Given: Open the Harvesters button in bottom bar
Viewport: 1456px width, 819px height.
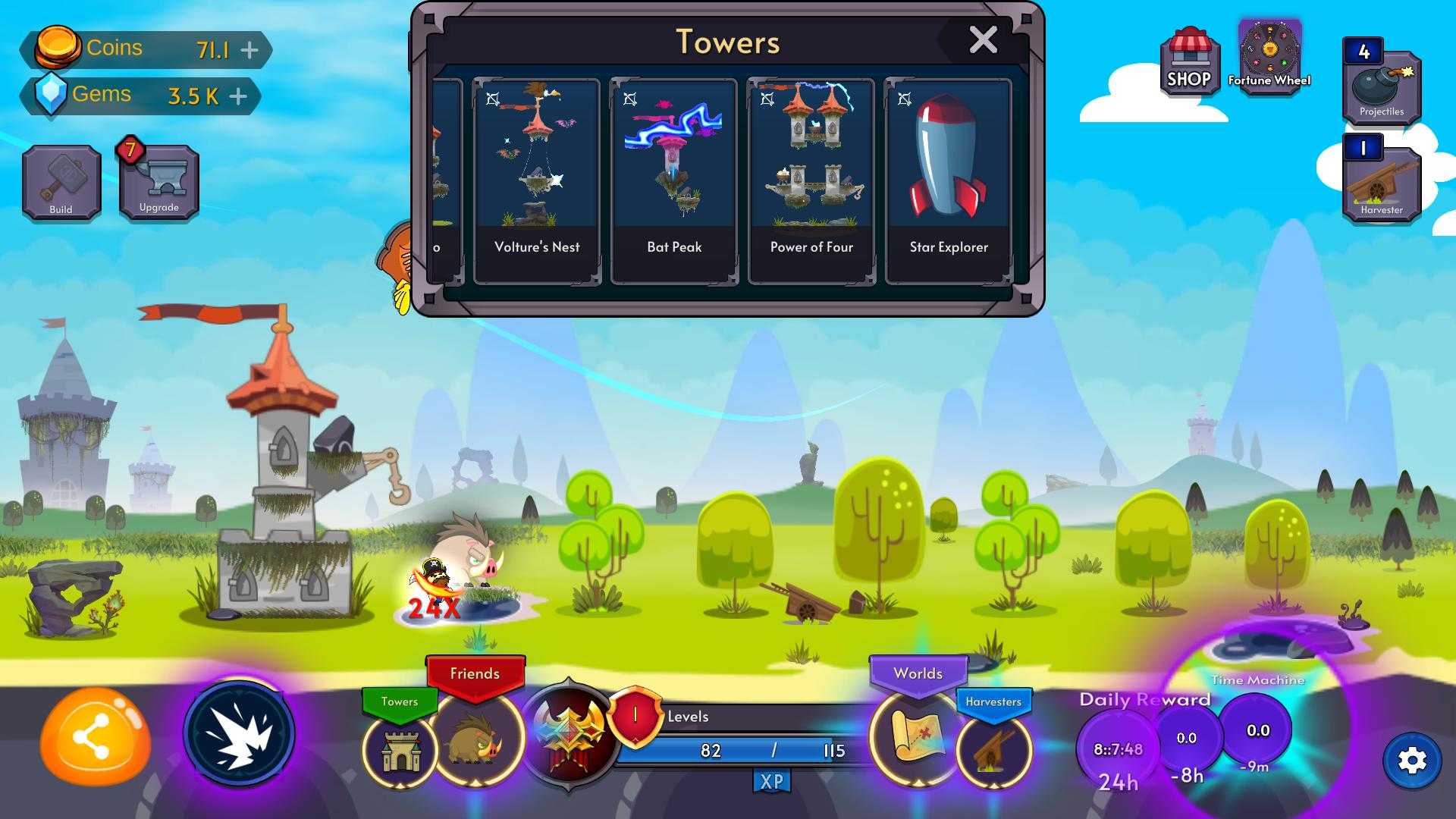Looking at the screenshot, I should pos(993,748).
